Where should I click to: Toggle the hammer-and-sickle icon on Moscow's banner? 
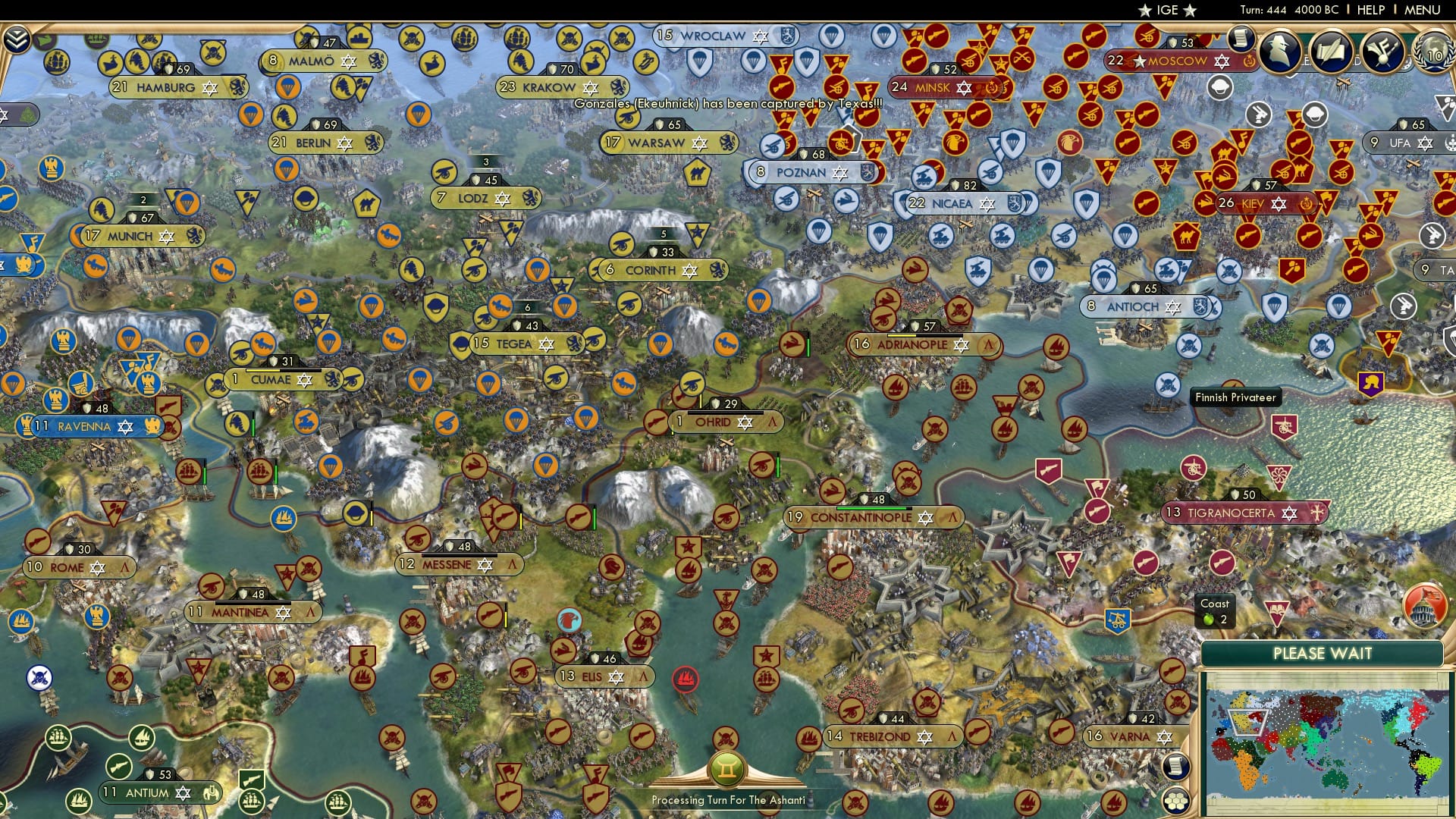coord(1248,61)
